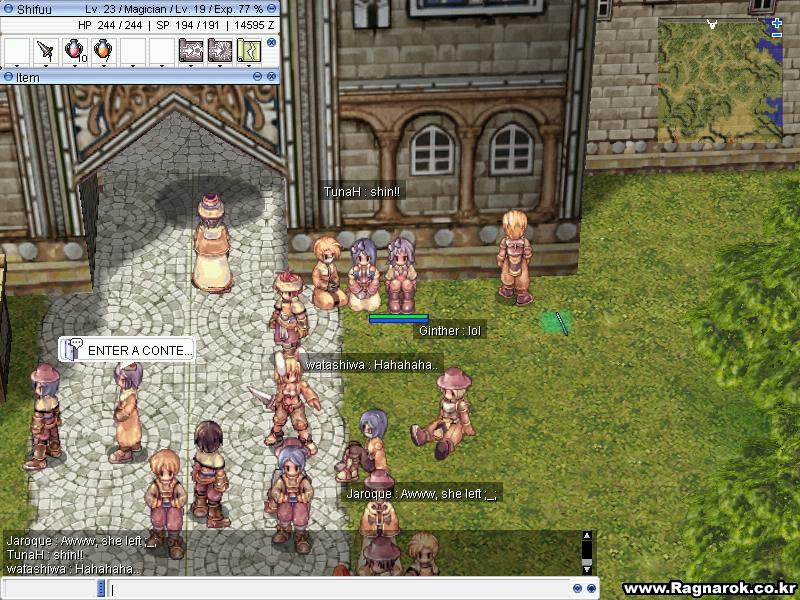Focus the chat message input field
This screenshot has width=800, height=600.
340,589
